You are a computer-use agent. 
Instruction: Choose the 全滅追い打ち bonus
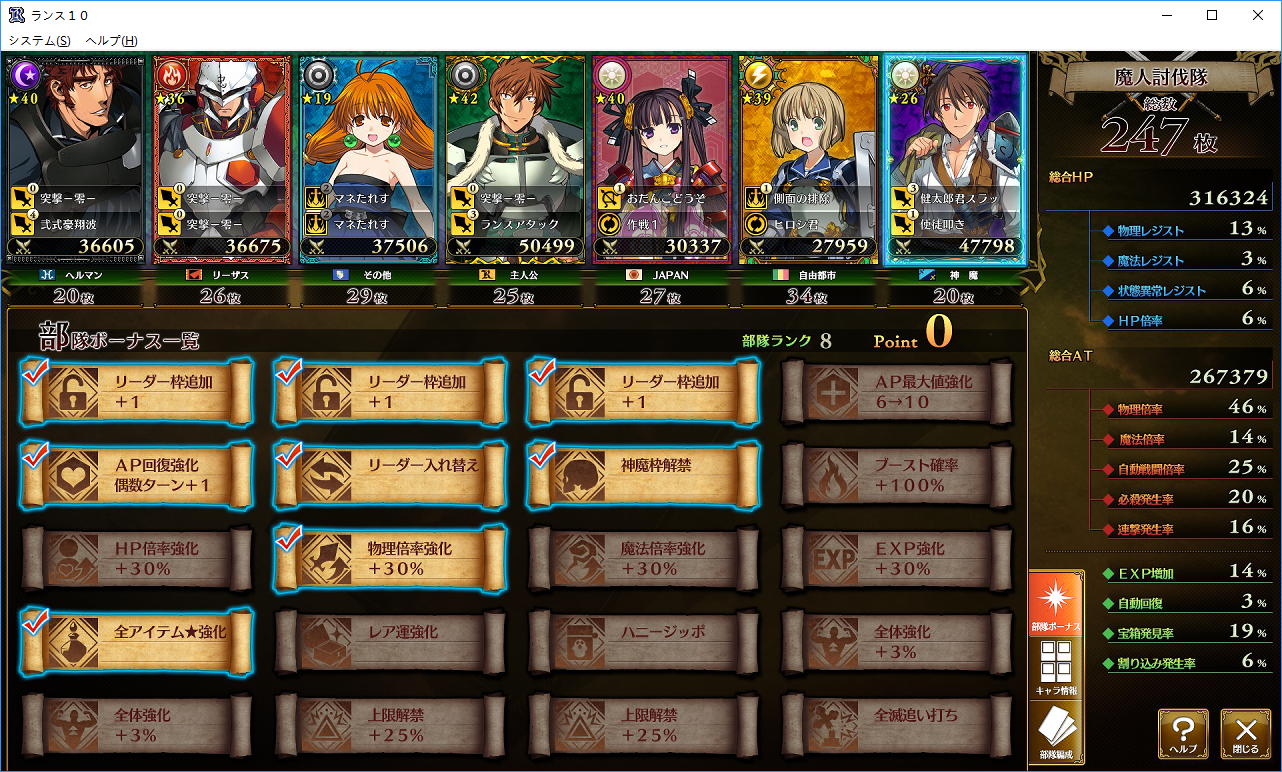click(x=897, y=725)
